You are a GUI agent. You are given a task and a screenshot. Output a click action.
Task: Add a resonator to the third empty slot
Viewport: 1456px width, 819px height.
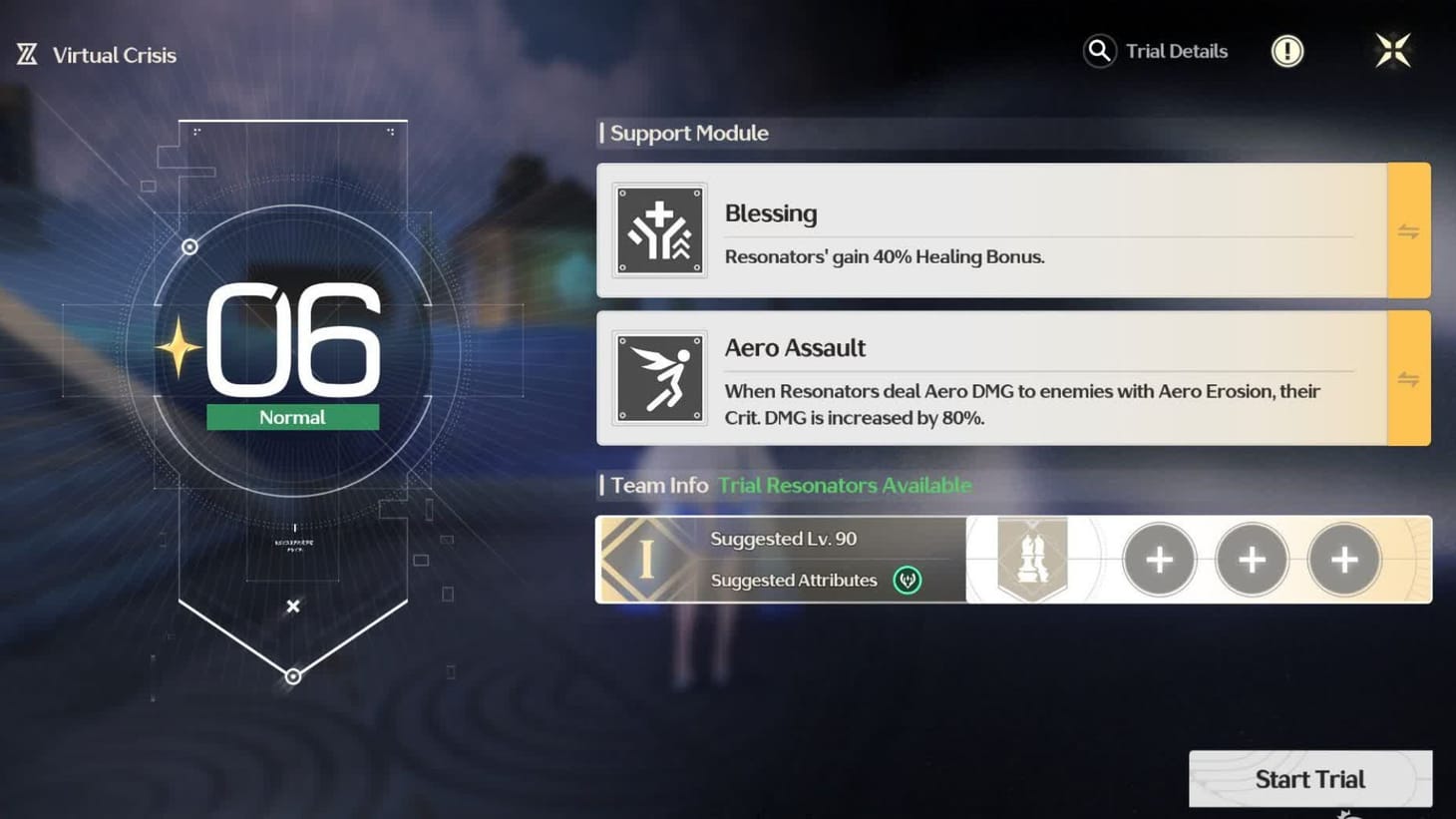tap(1343, 560)
